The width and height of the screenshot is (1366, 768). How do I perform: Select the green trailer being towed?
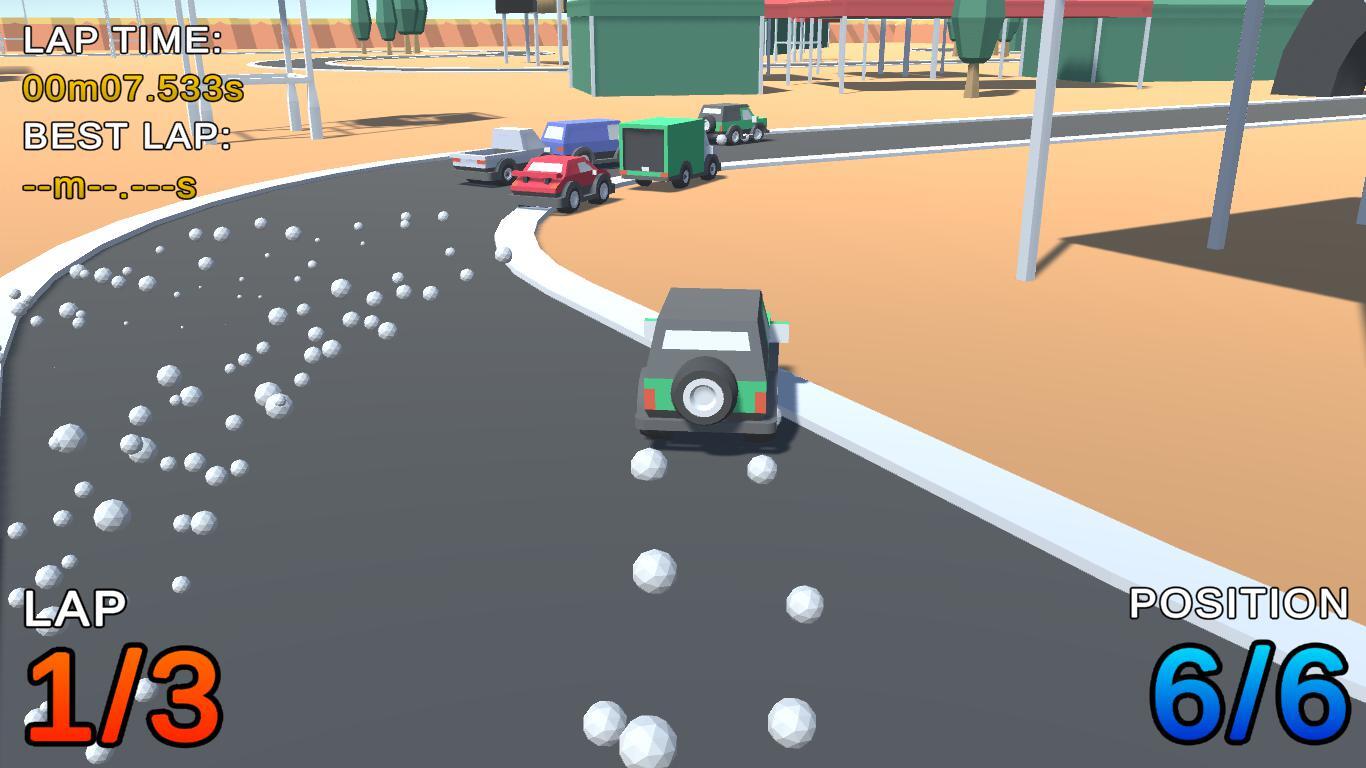click(660, 148)
